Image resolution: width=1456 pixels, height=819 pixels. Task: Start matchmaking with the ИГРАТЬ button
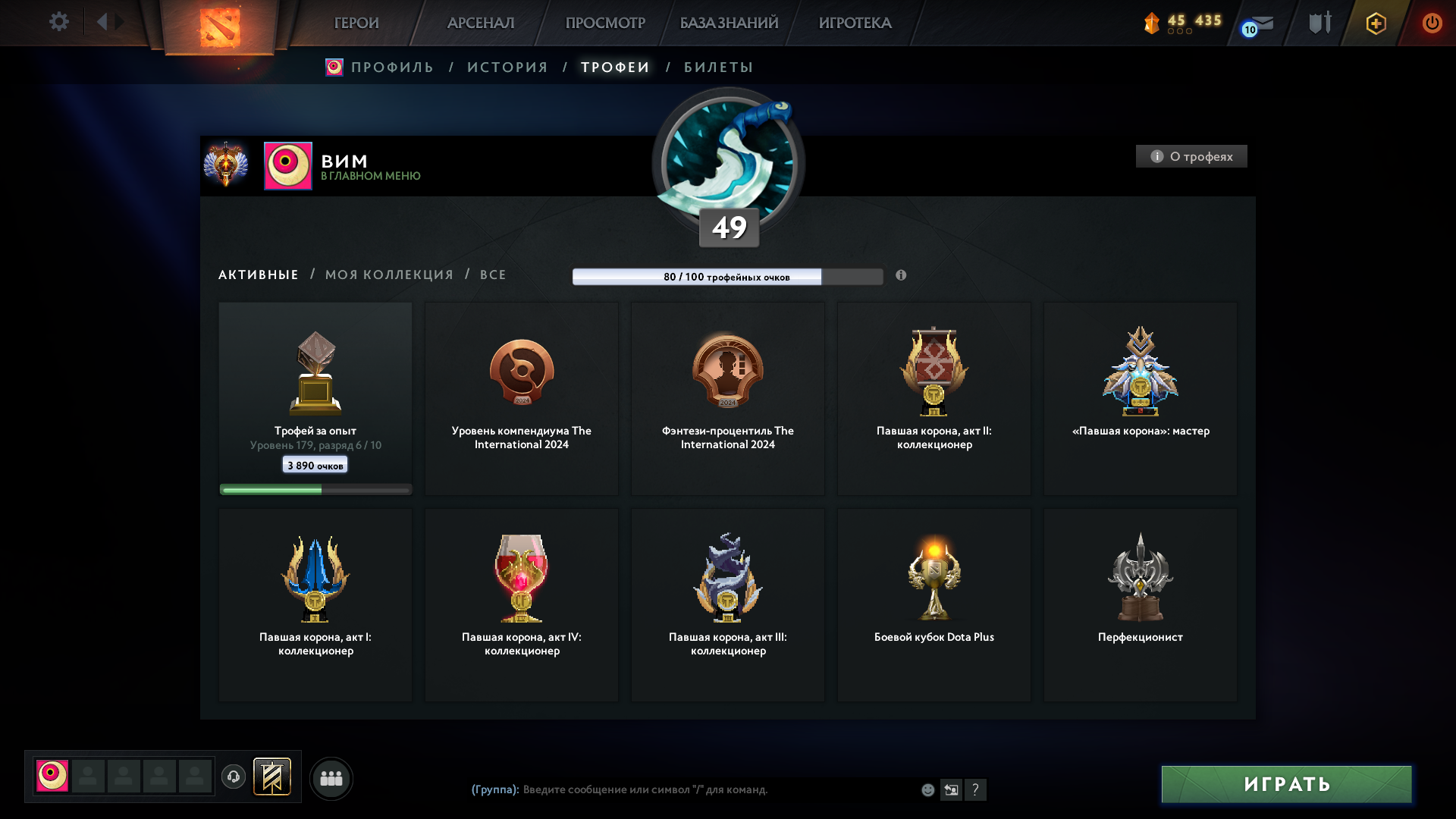click(x=1286, y=784)
